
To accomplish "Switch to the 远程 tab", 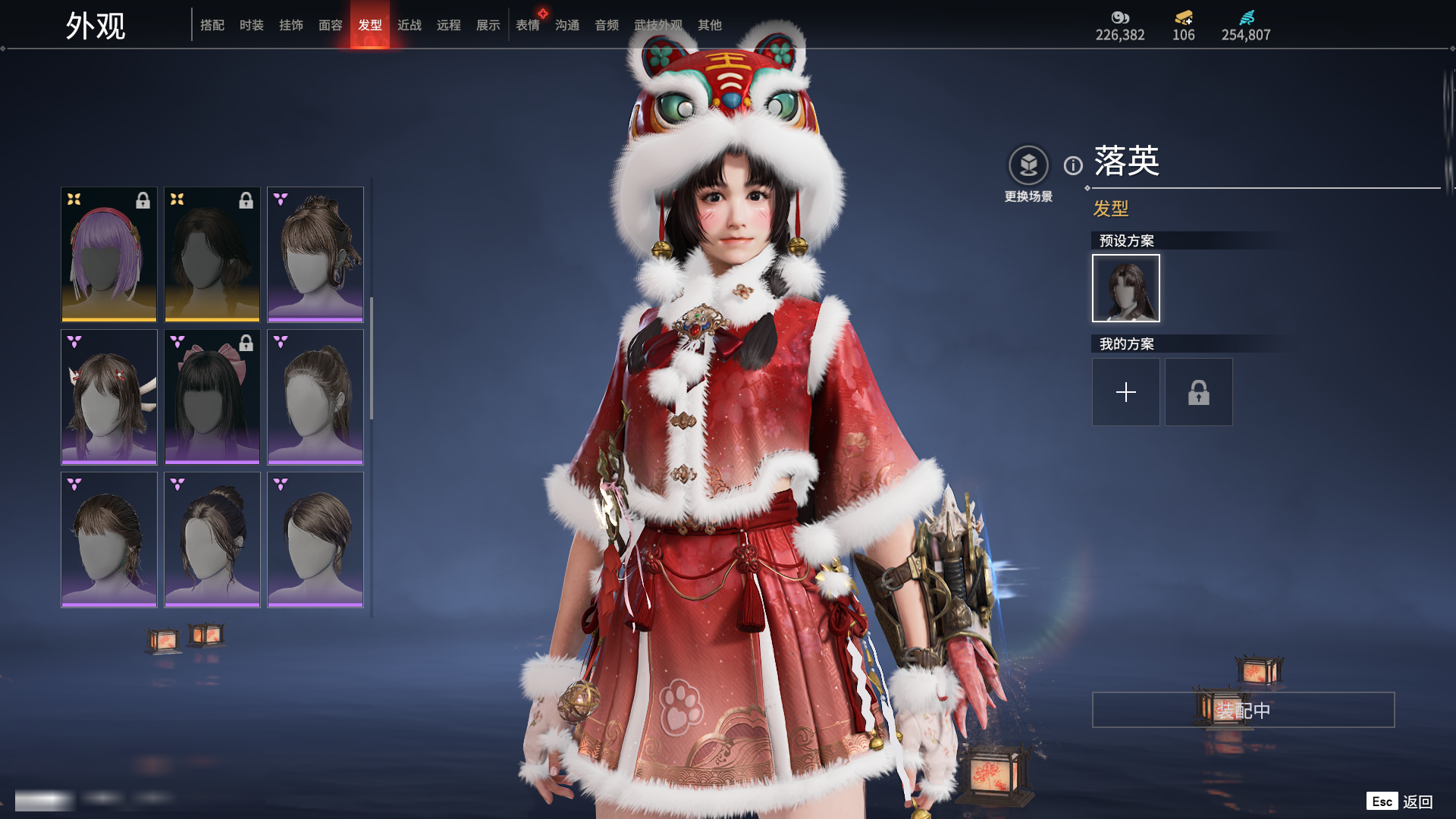I will click(x=449, y=25).
